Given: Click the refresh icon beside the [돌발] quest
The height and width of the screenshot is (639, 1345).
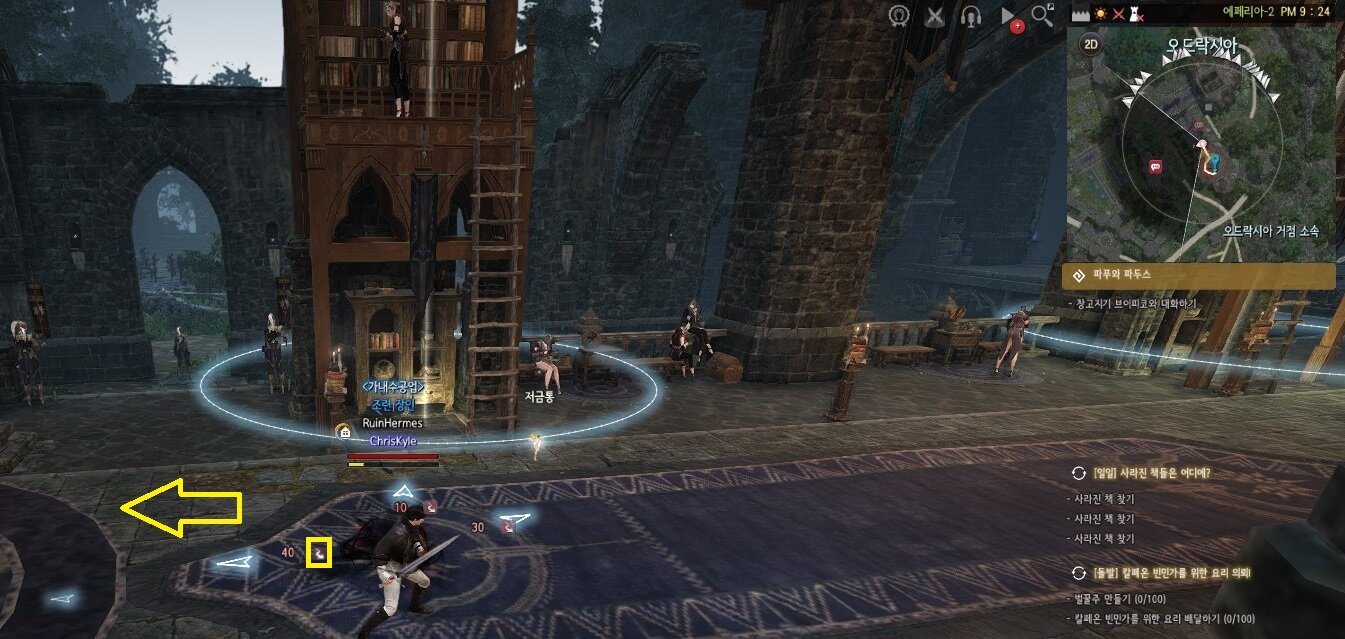Looking at the screenshot, I should click(x=1078, y=573).
